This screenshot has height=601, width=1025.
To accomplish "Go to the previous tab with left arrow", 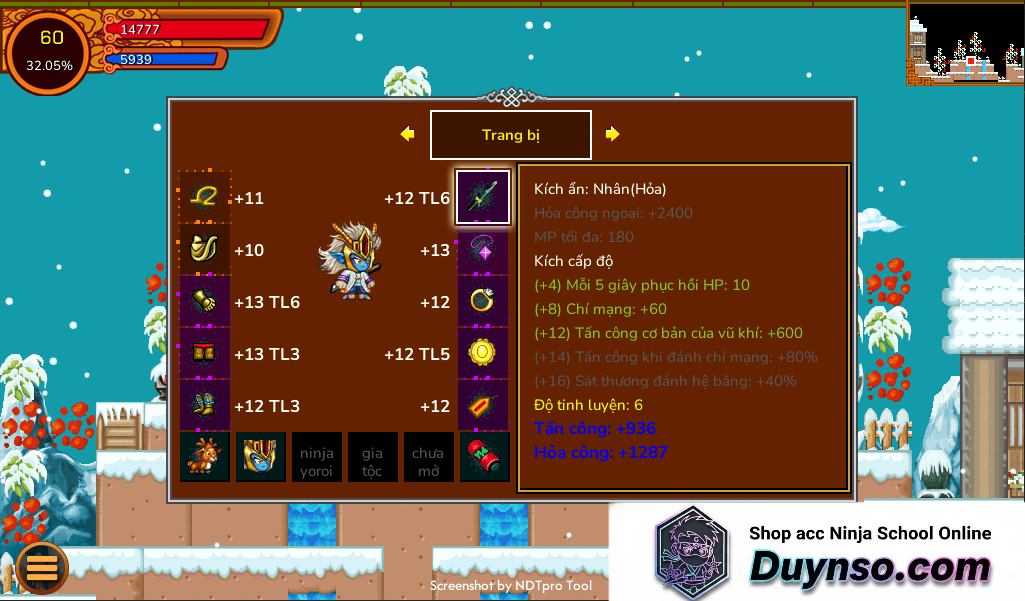I will point(407,134).
